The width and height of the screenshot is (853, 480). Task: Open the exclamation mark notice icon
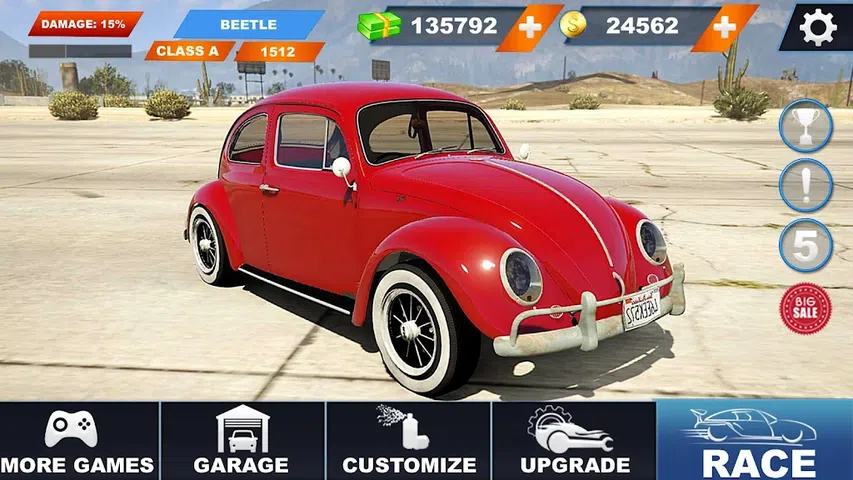tap(805, 185)
